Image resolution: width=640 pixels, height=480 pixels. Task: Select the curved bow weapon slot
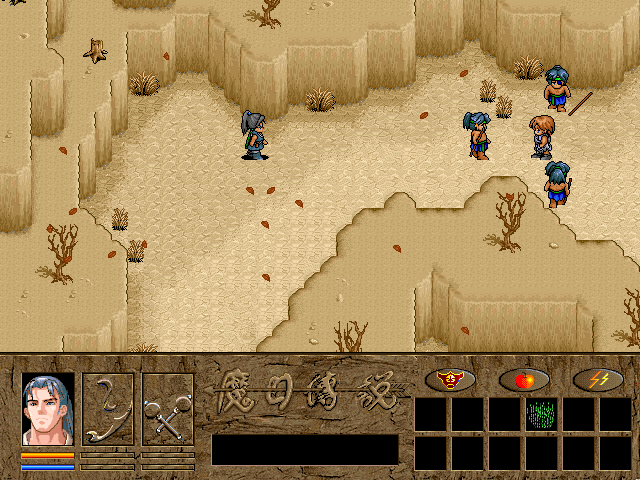click(x=107, y=409)
